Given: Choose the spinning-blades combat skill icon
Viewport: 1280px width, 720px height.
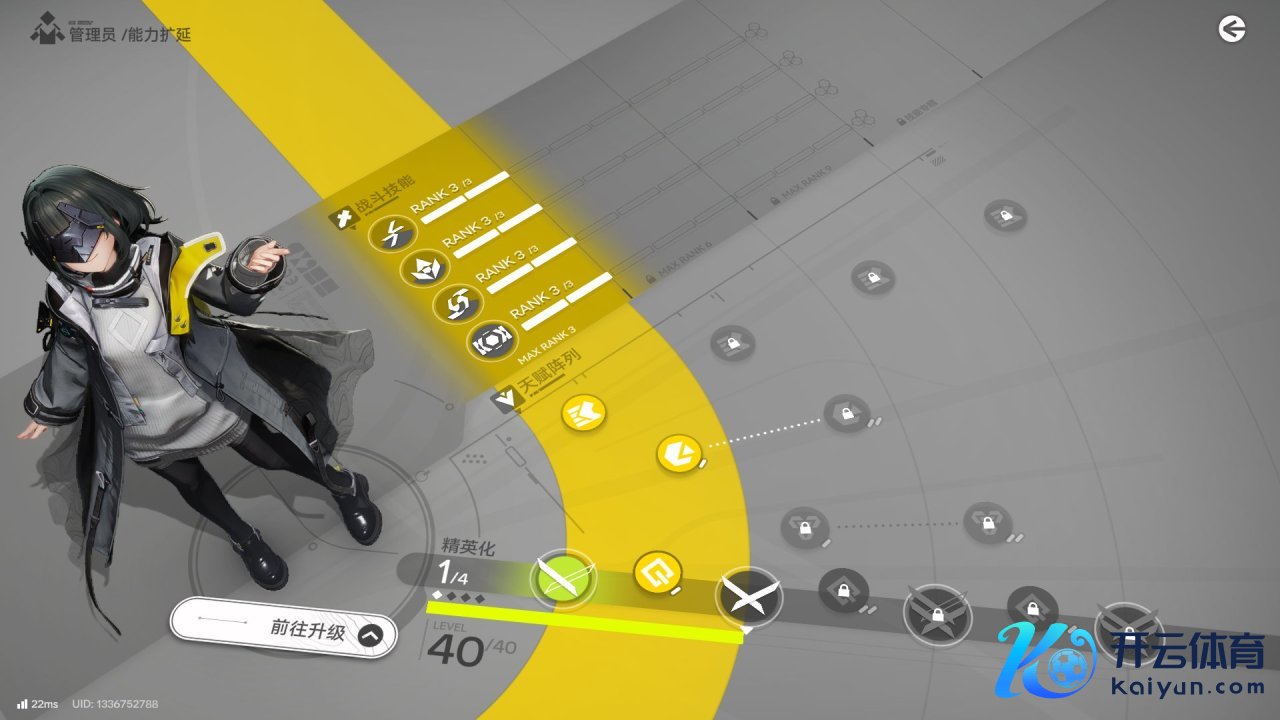Looking at the screenshot, I should pyautogui.click(x=459, y=304).
